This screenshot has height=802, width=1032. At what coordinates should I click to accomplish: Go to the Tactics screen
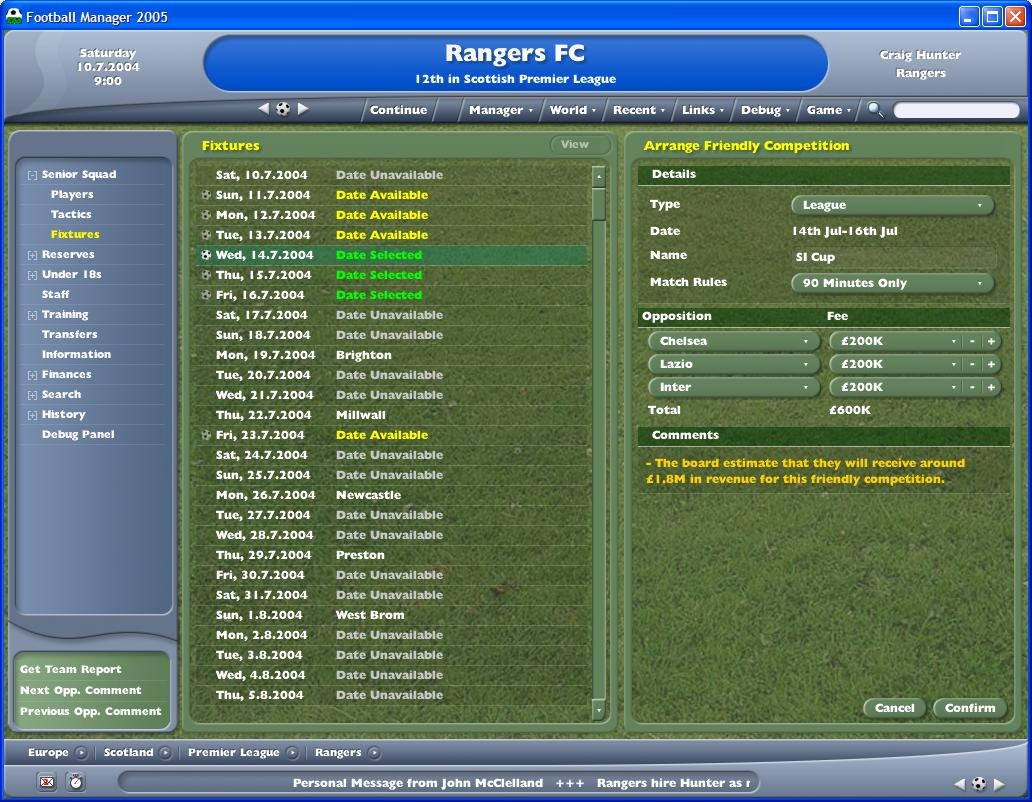pos(71,214)
